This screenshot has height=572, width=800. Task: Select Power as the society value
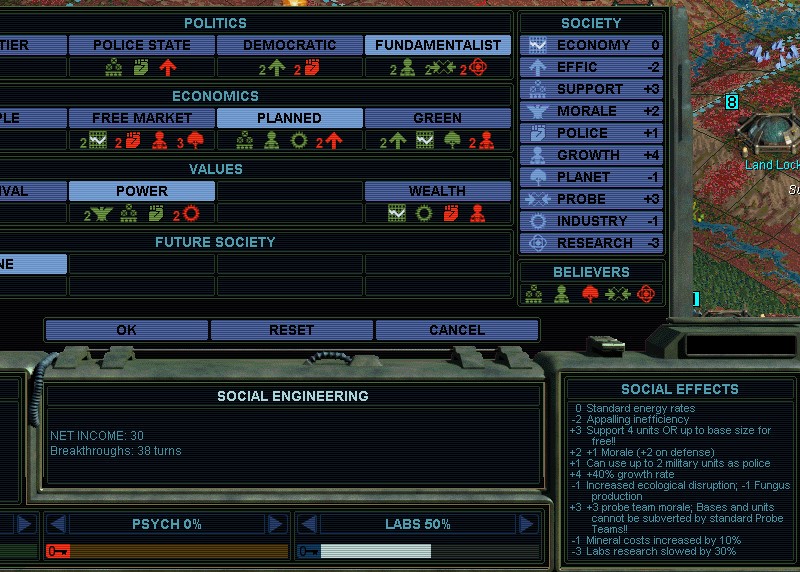coord(141,191)
